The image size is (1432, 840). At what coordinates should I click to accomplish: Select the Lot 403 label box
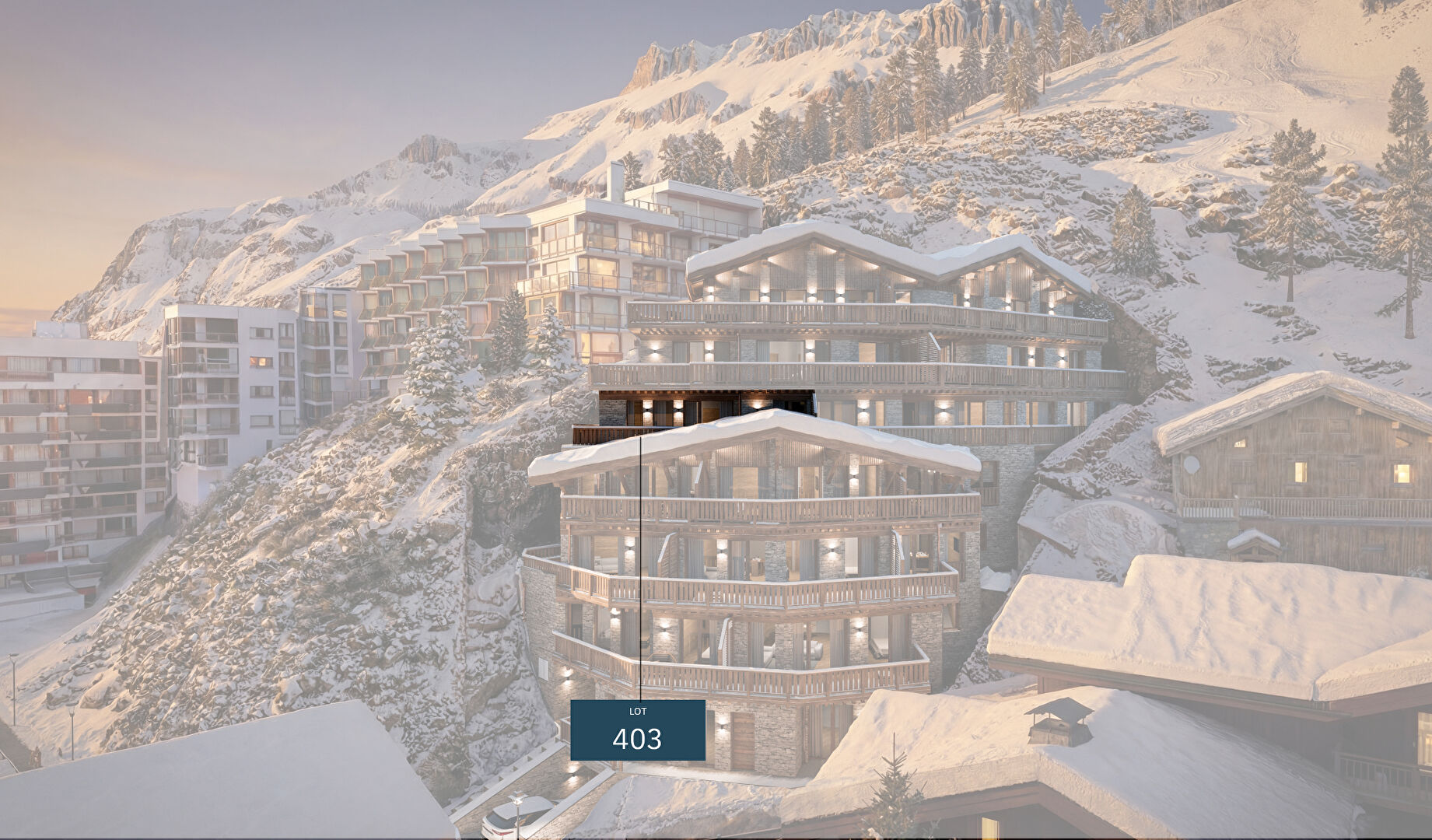[x=637, y=730]
